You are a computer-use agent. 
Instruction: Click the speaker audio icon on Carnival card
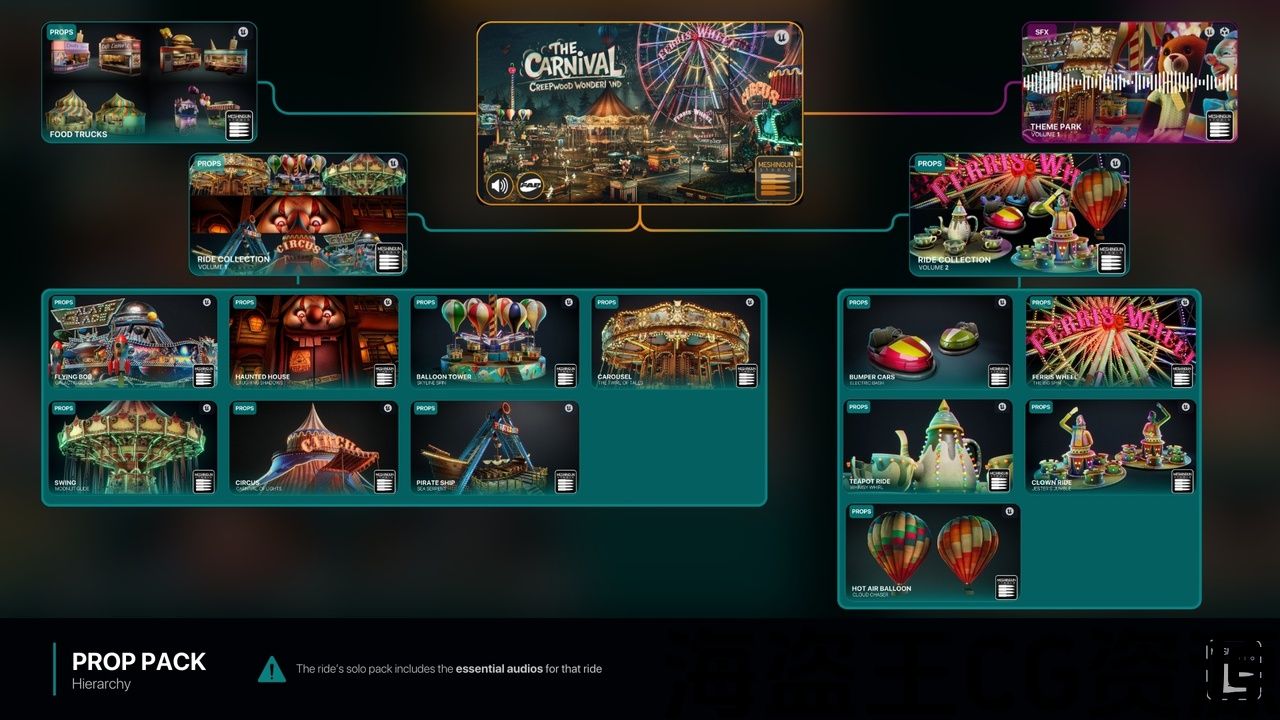500,185
